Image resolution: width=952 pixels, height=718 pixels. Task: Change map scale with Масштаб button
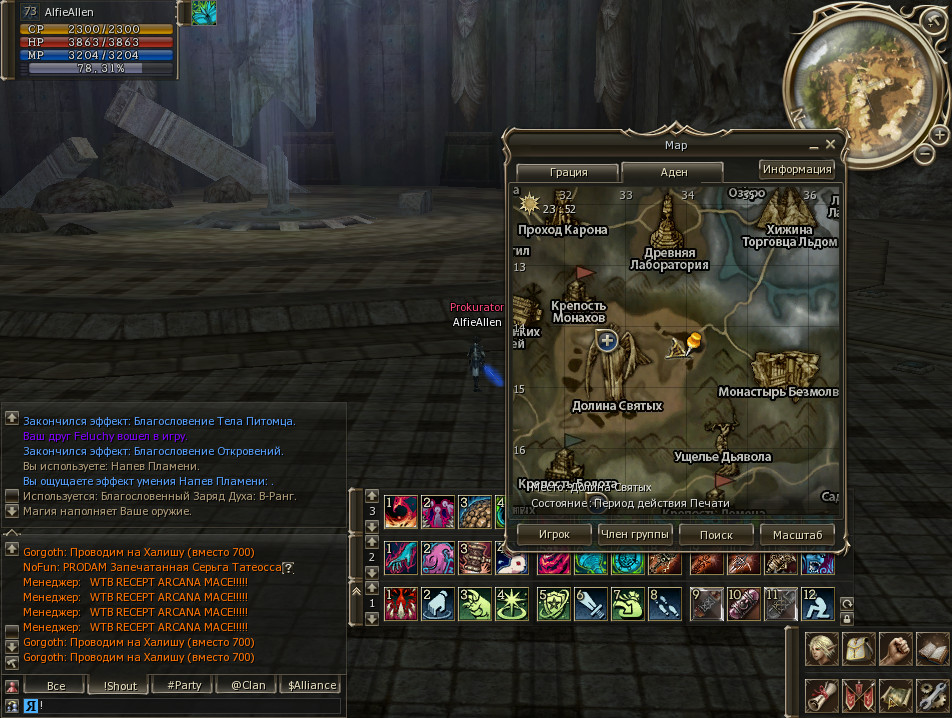coord(797,535)
